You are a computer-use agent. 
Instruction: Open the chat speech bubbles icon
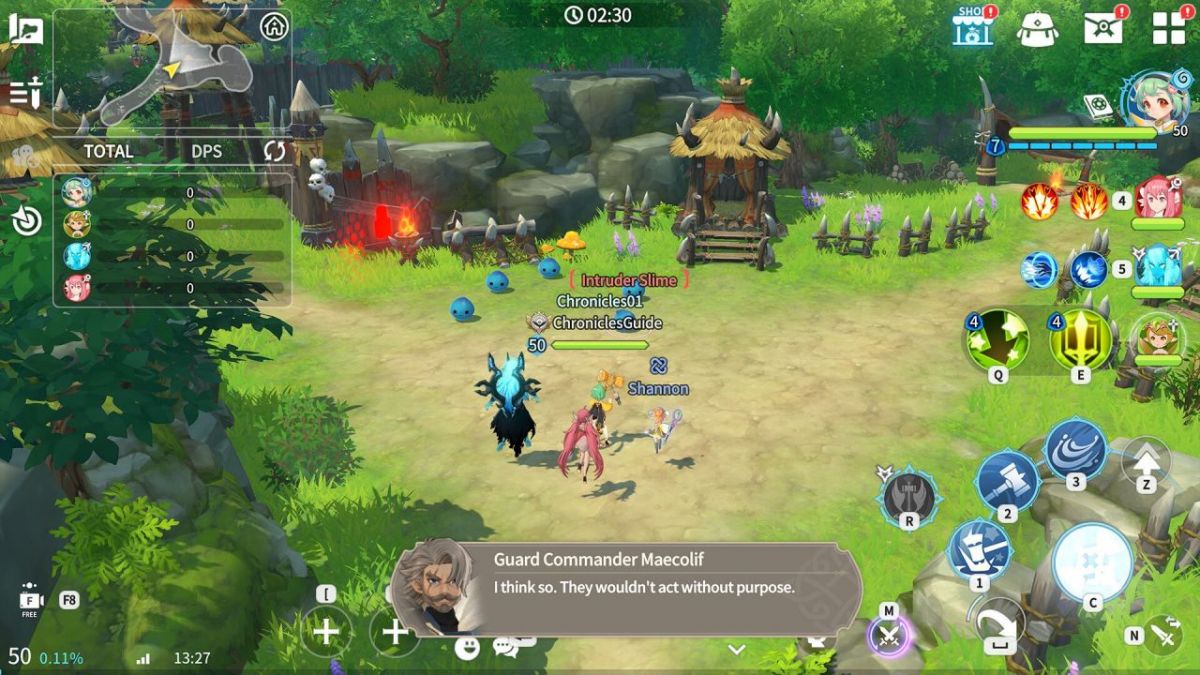point(505,647)
